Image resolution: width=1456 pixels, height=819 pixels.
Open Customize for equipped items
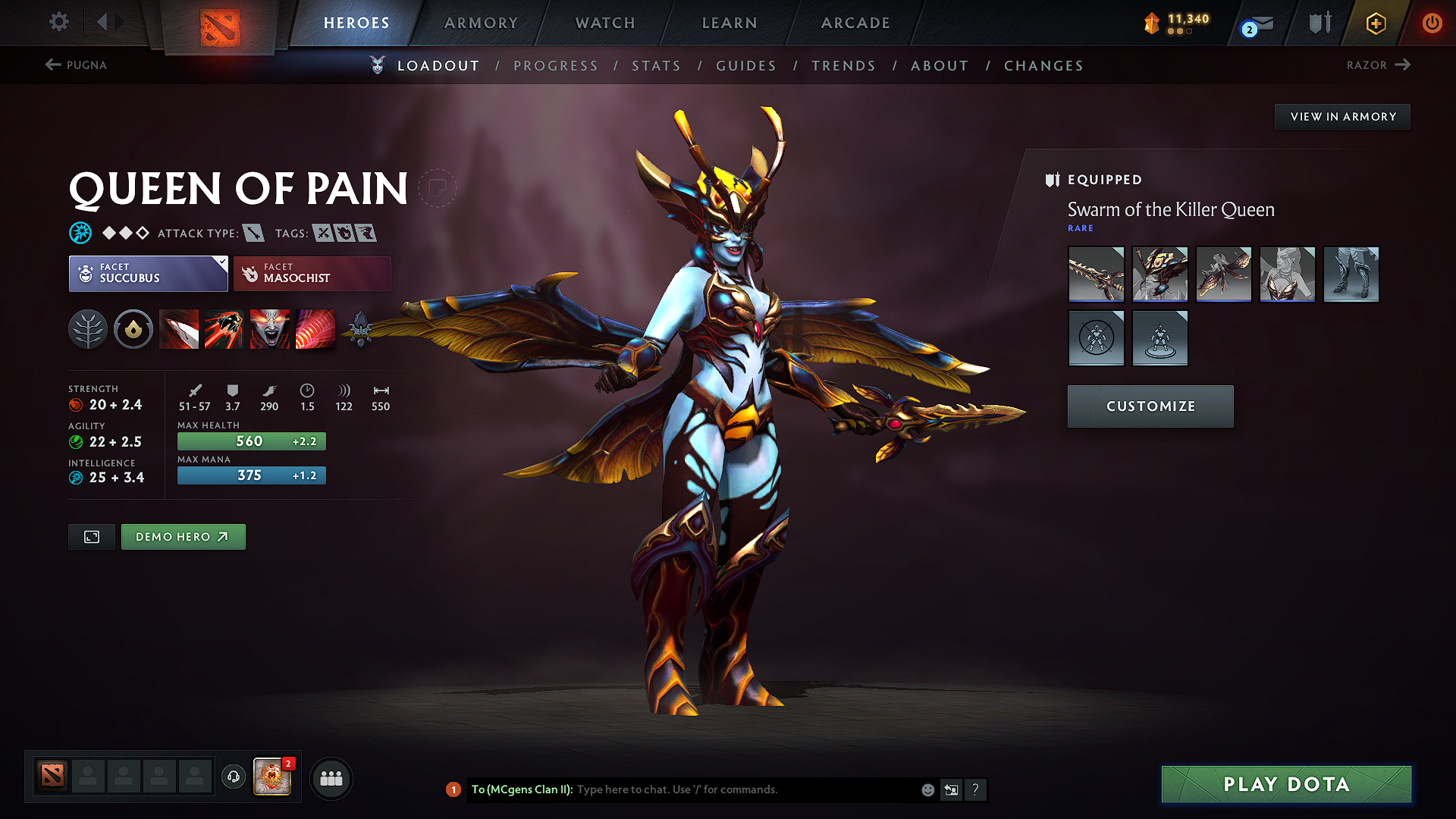coord(1150,406)
